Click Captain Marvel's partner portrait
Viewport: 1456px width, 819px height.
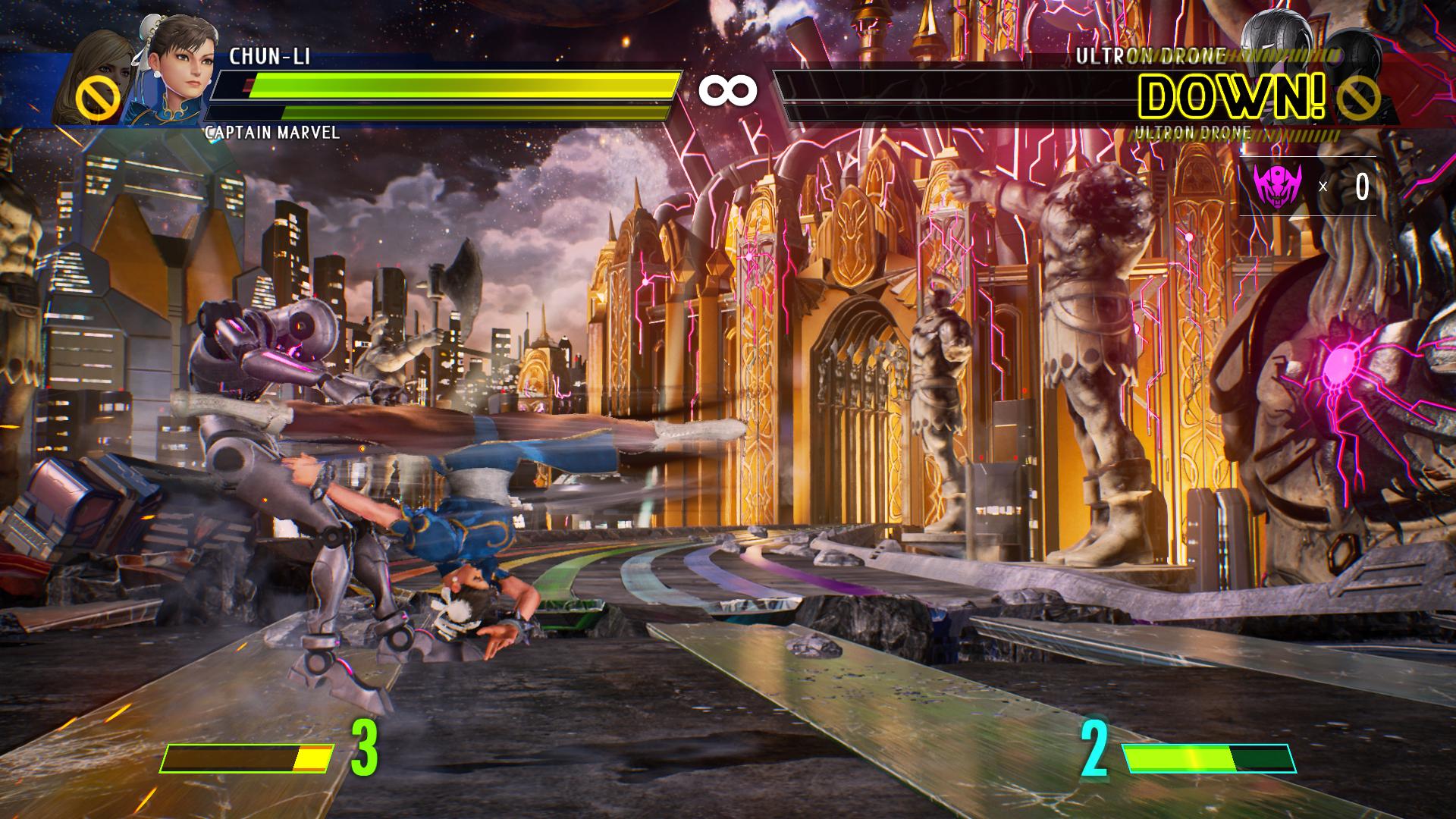95,76
